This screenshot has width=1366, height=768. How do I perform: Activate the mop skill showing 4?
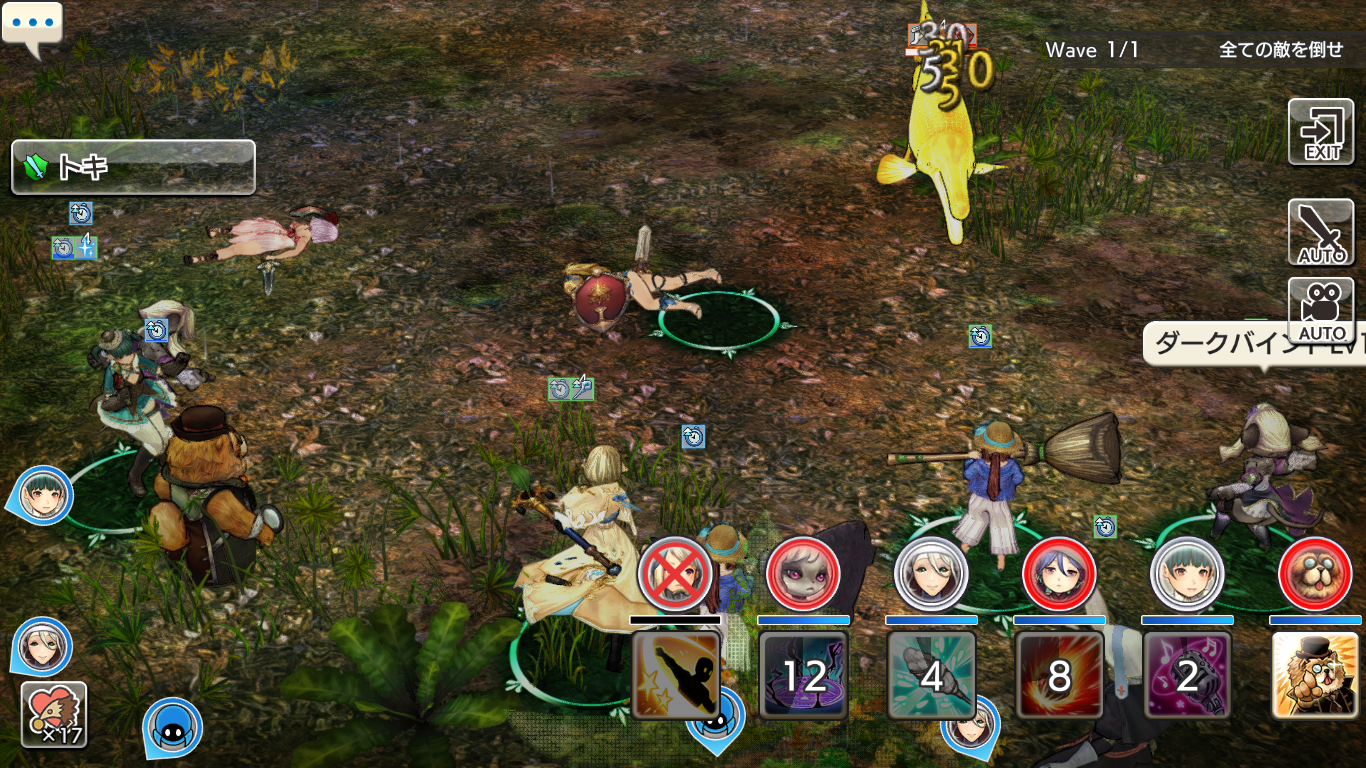point(931,675)
